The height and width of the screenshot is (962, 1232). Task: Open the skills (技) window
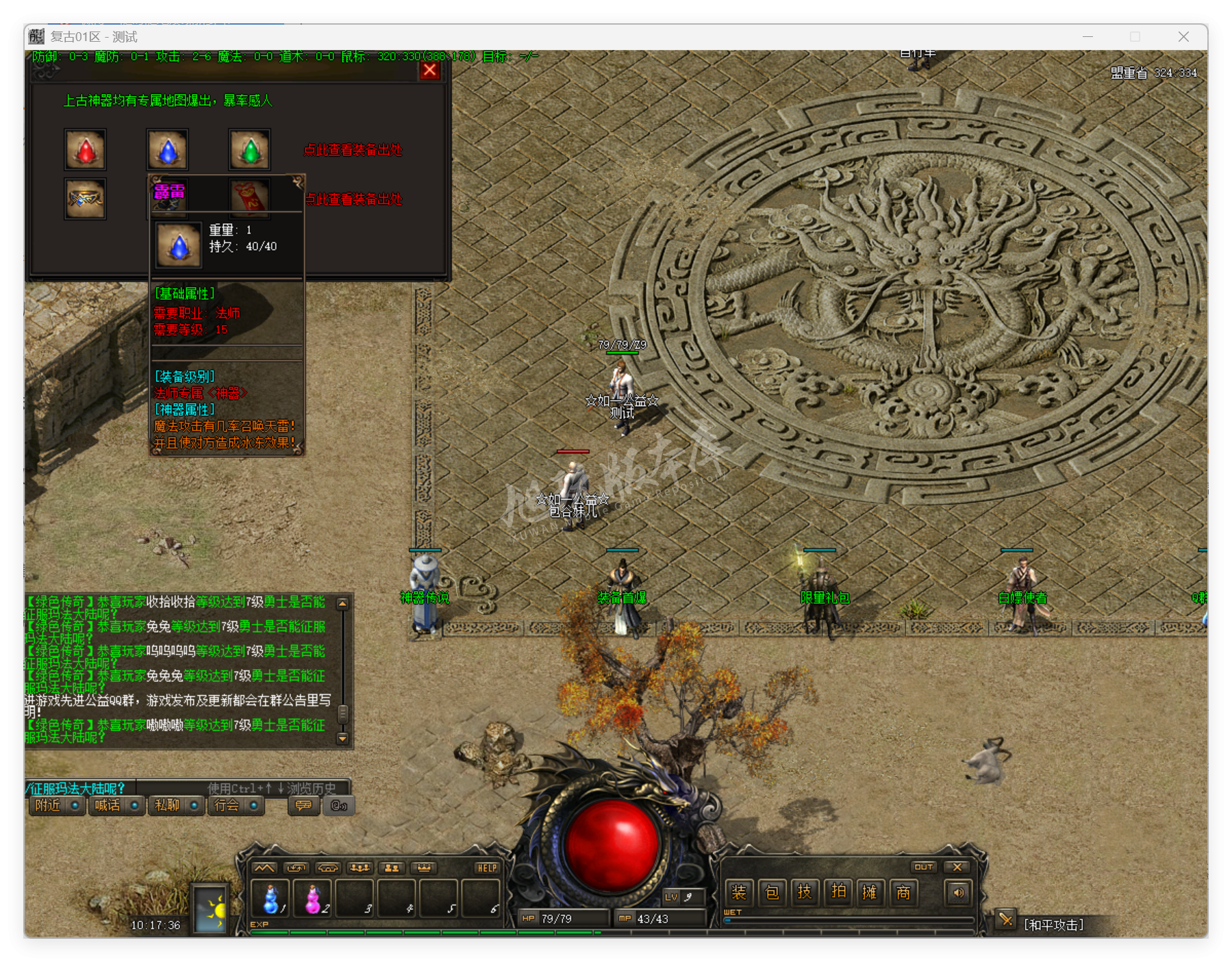click(x=805, y=892)
